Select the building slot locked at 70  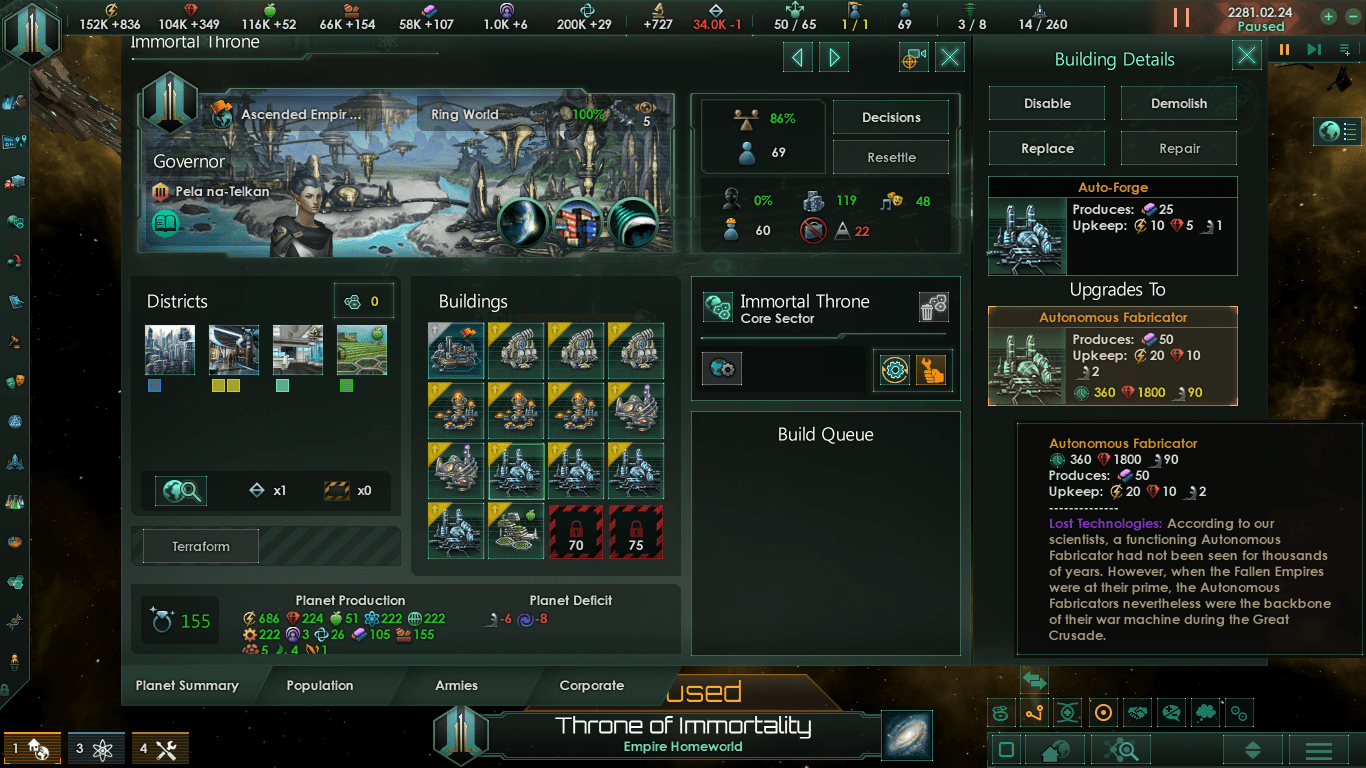tap(576, 531)
